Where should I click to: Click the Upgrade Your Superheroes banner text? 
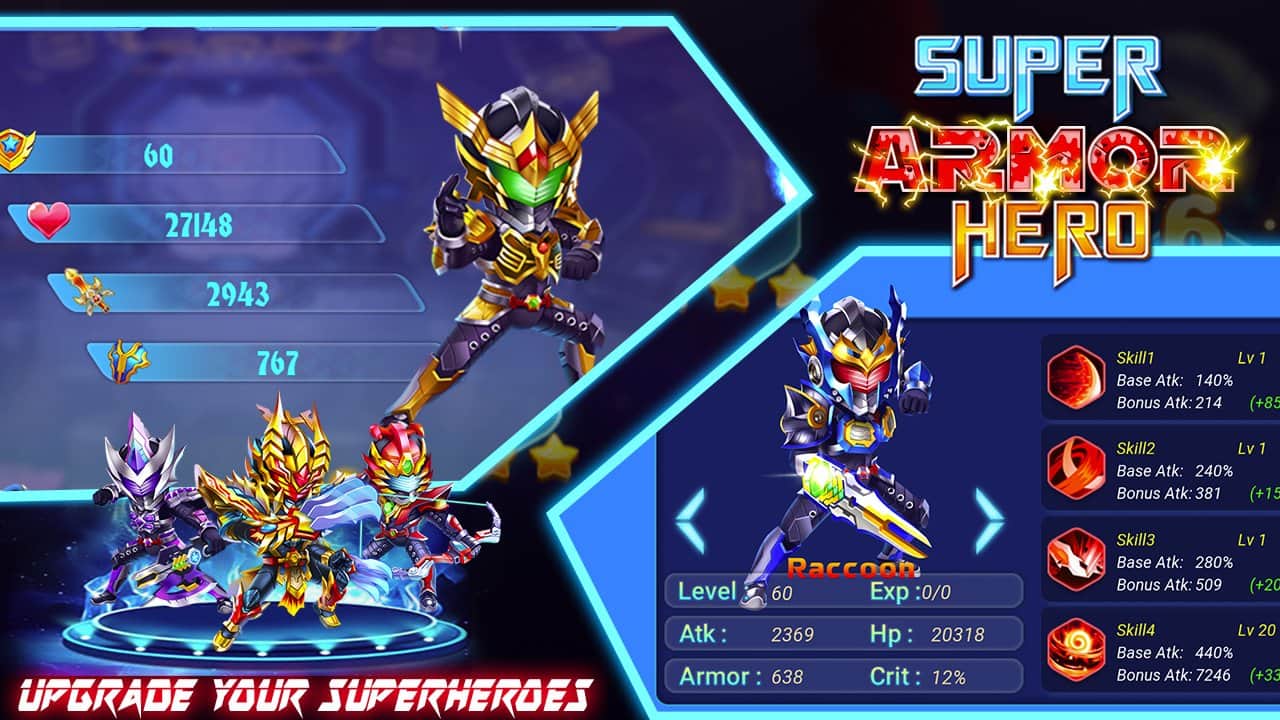click(x=300, y=692)
